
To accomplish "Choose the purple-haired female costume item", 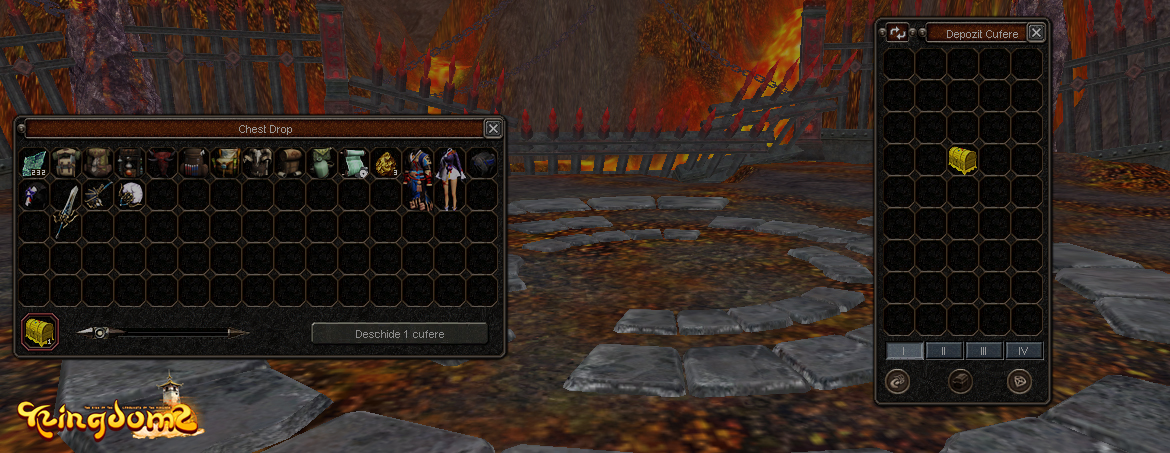I will 450,178.
